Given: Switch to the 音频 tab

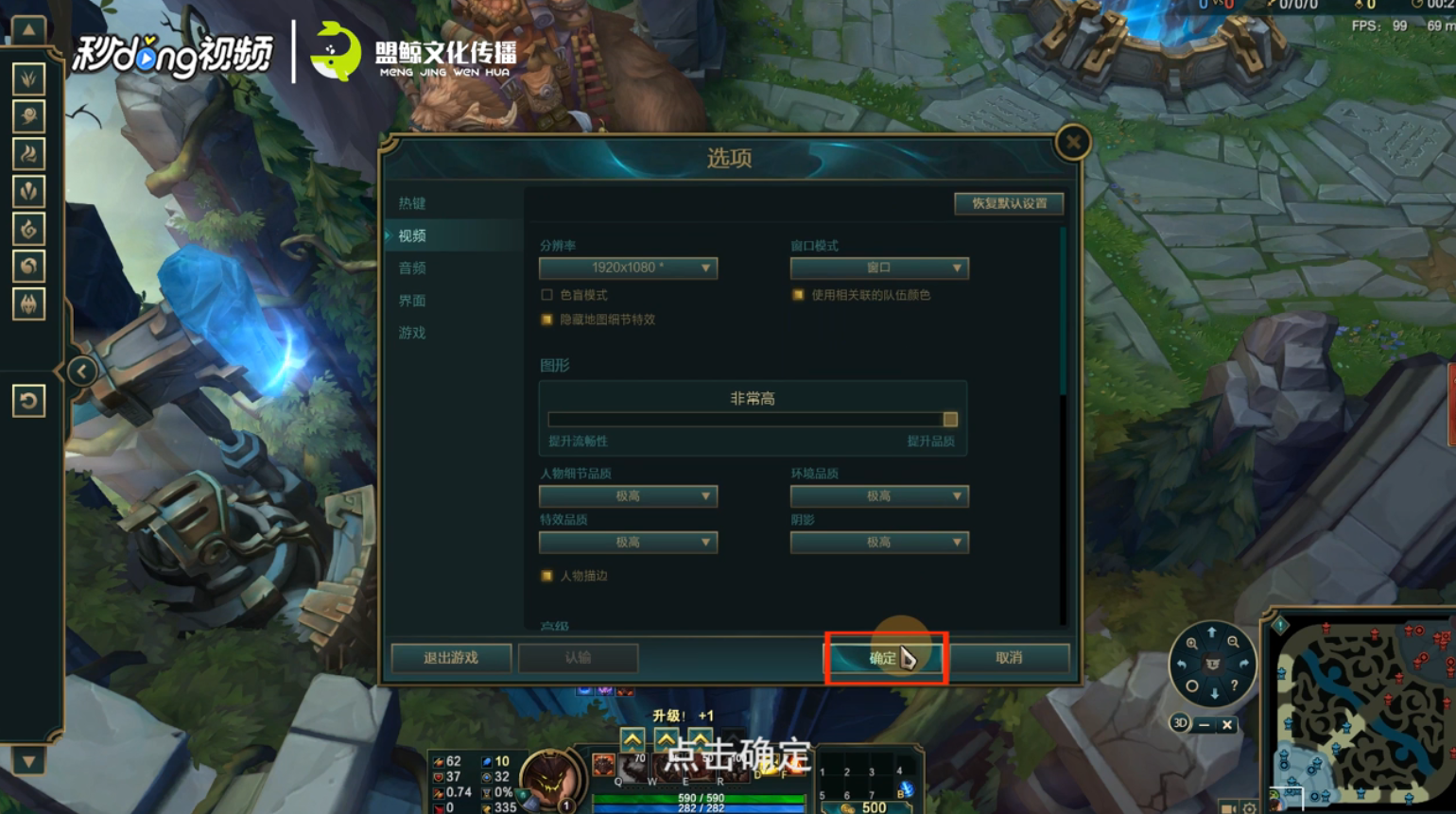Looking at the screenshot, I should [412, 268].
